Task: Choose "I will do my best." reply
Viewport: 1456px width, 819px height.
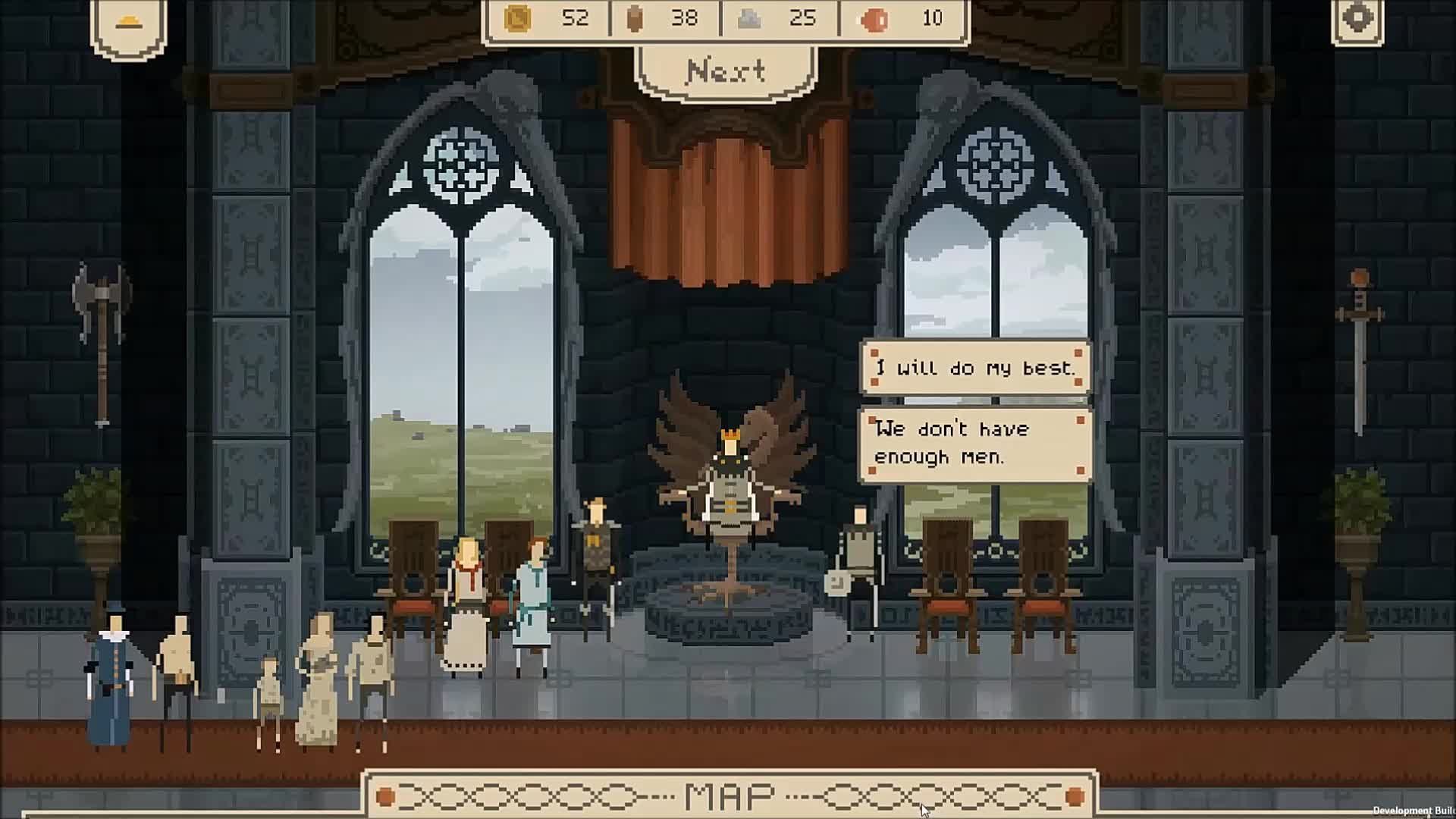Action: (x=975, y=368)
